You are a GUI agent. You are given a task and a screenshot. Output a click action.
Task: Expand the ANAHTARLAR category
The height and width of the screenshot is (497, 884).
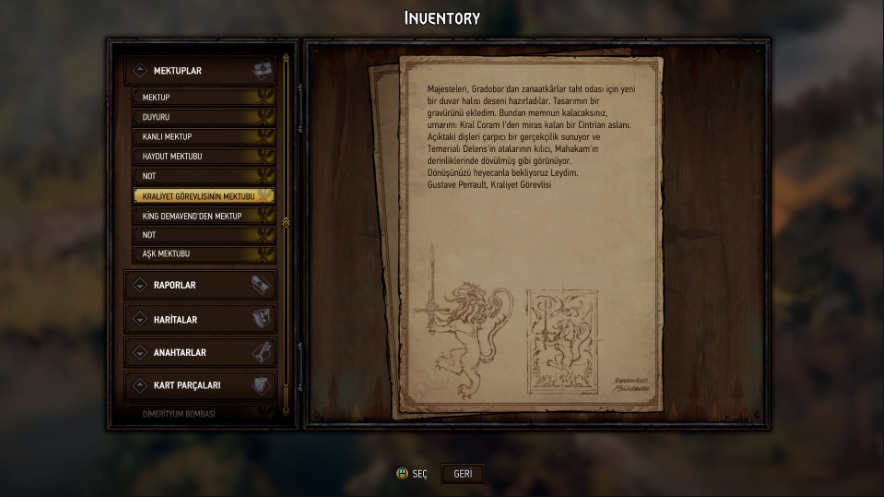coord(200,352)
